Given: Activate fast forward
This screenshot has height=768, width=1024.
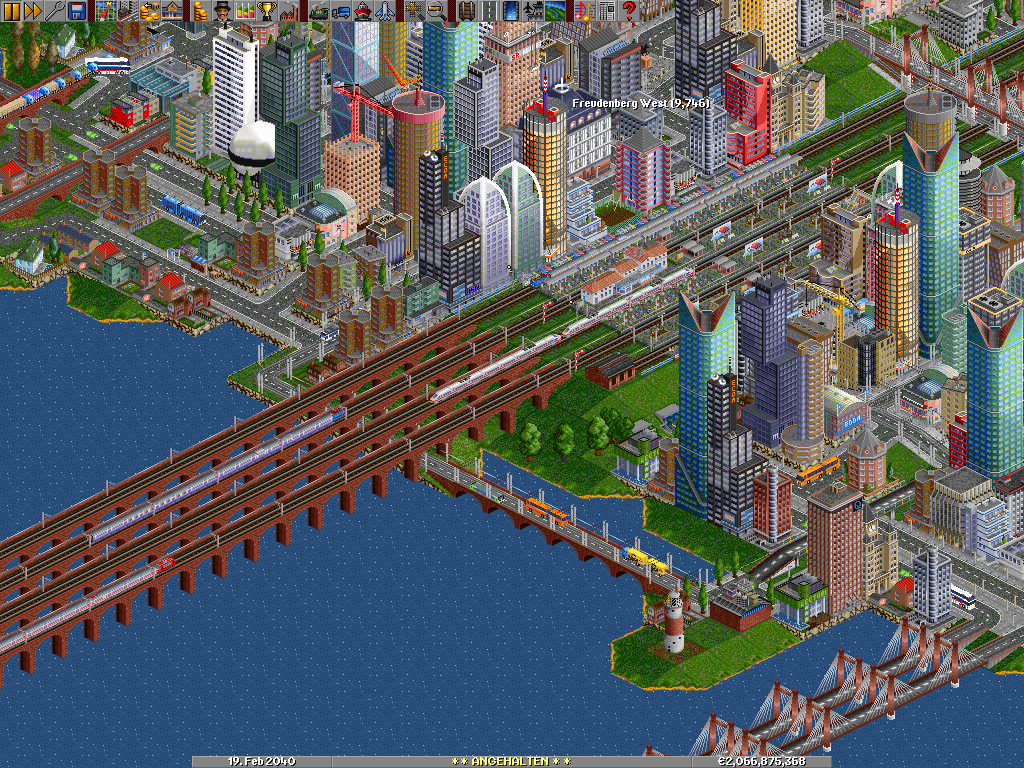Looking at the screenshot, I should pyautogui.click(x=33, y=11).
